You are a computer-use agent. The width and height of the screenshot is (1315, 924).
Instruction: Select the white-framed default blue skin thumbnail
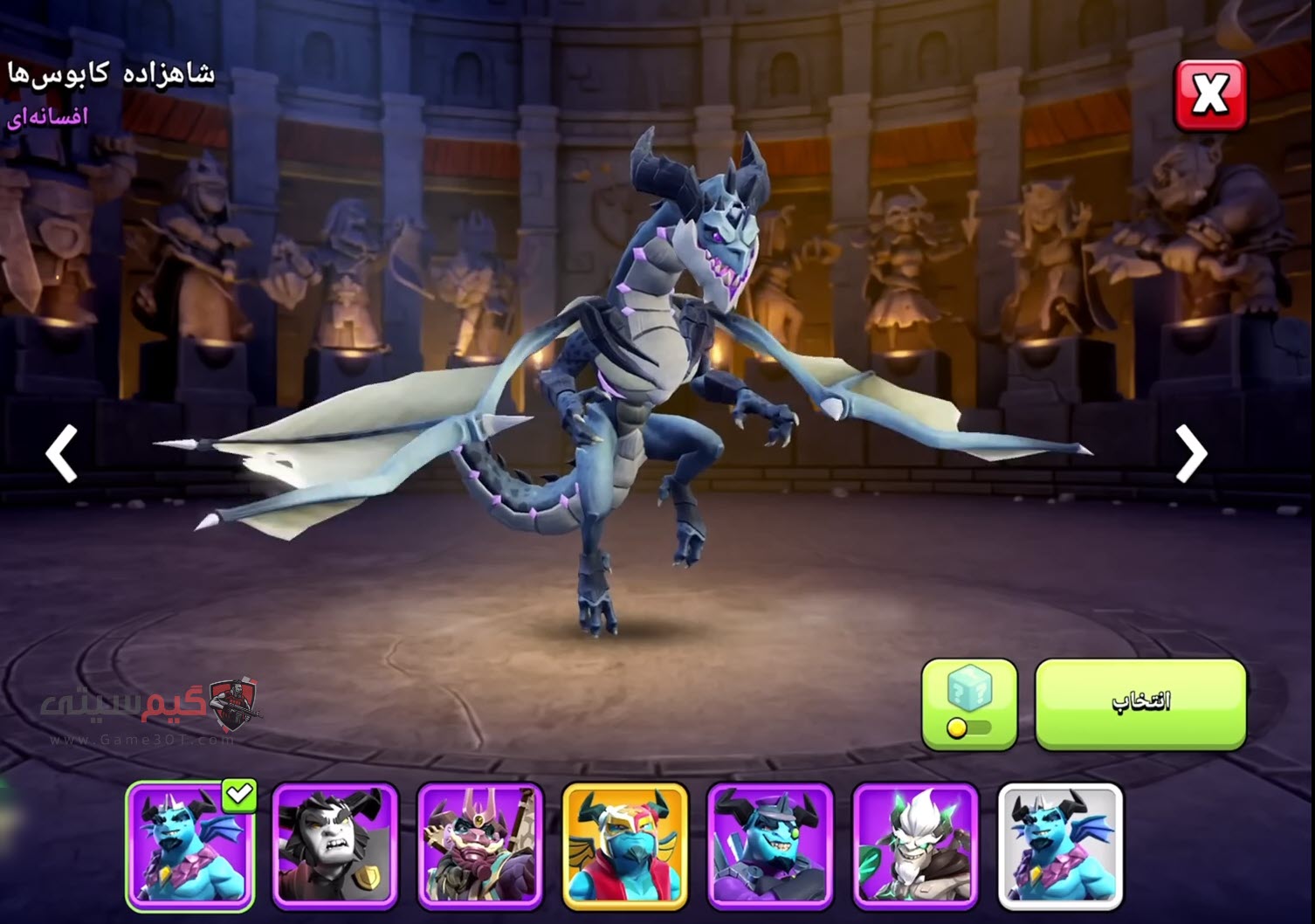point(1059,845)
